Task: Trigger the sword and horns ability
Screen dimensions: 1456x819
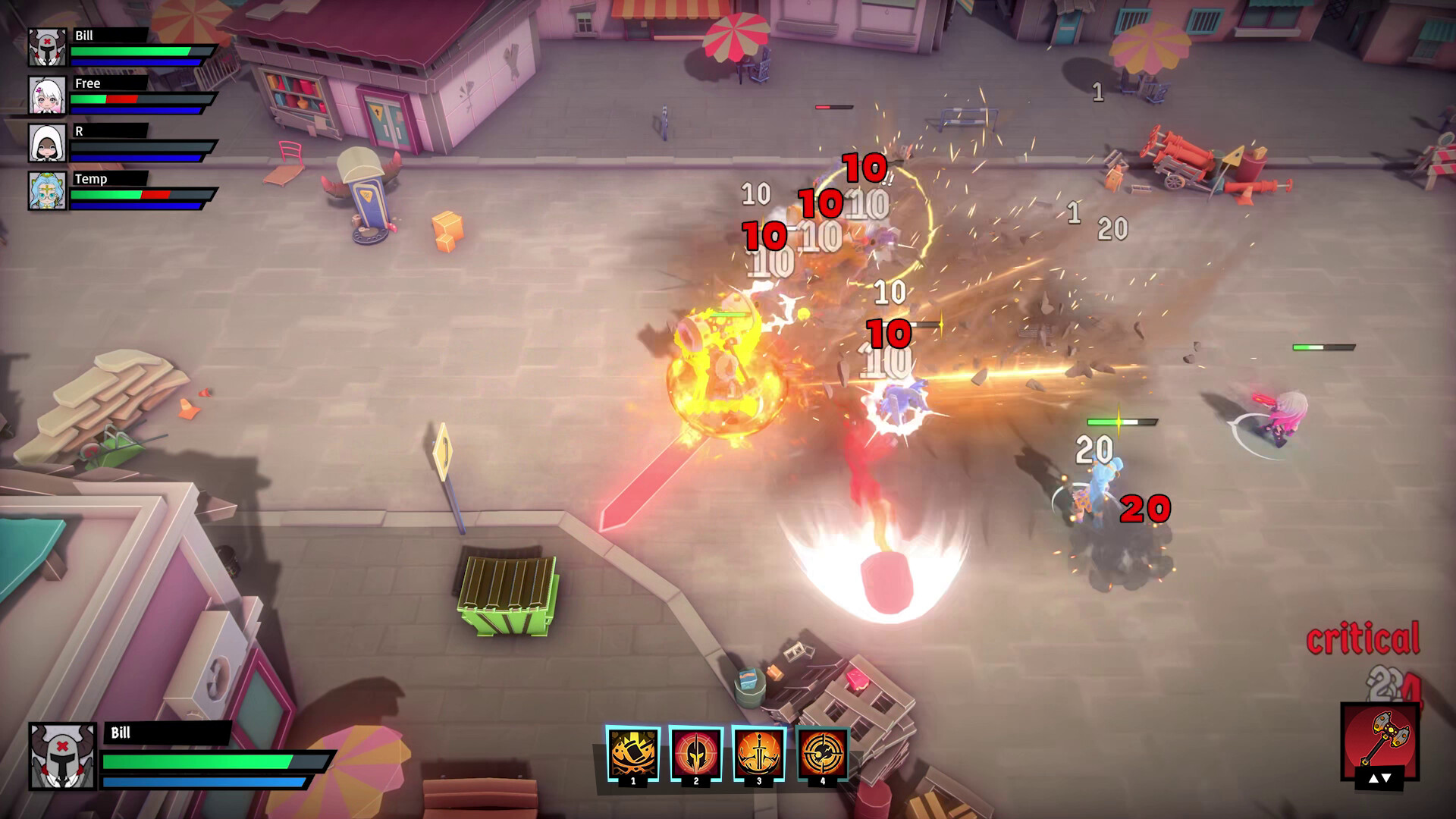Action: tap(759, 753)
